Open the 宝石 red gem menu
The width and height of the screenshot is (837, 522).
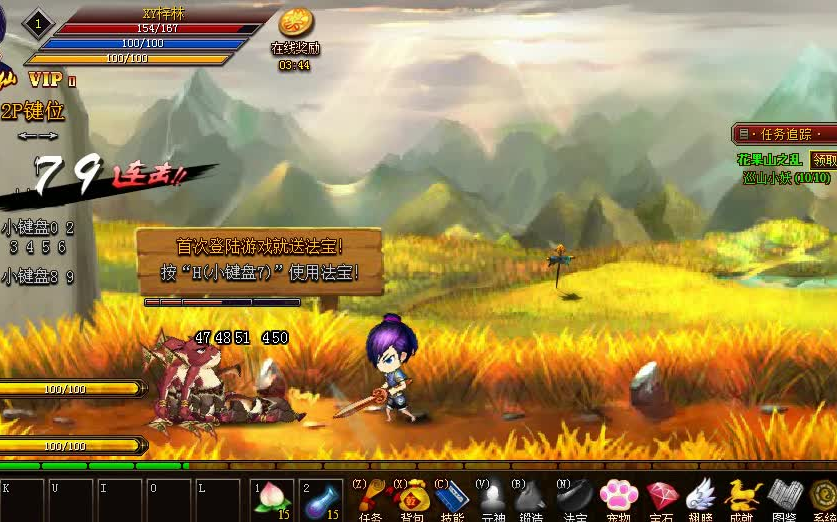point(660,497)
